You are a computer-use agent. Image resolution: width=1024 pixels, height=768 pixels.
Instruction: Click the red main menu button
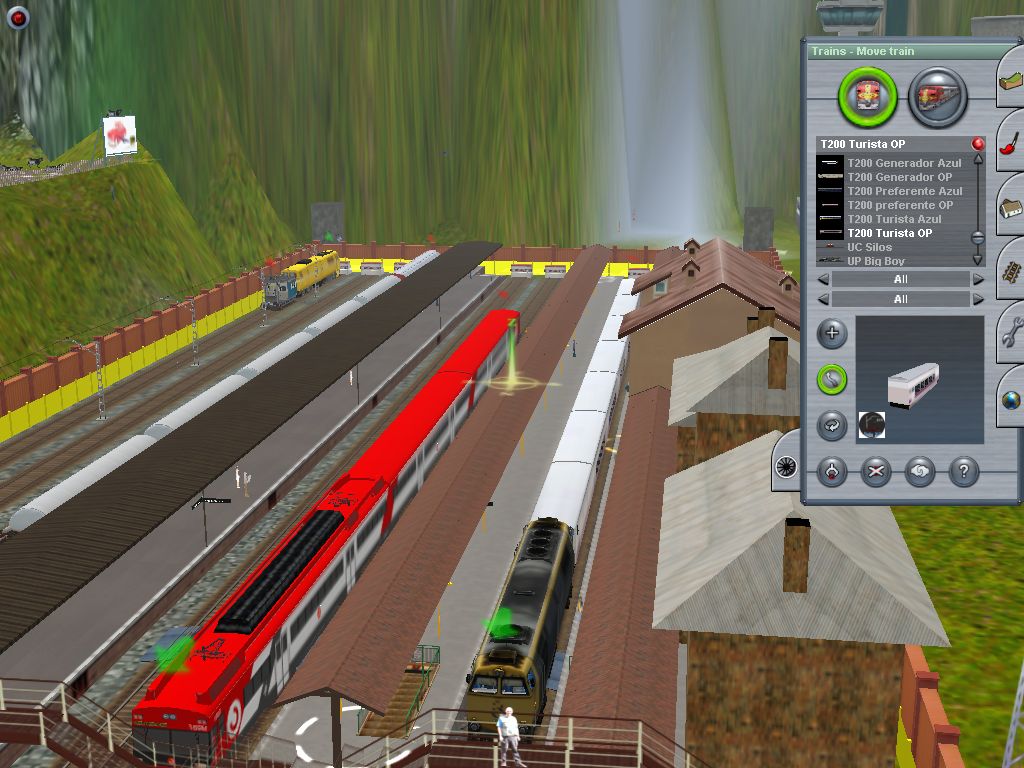18,17
